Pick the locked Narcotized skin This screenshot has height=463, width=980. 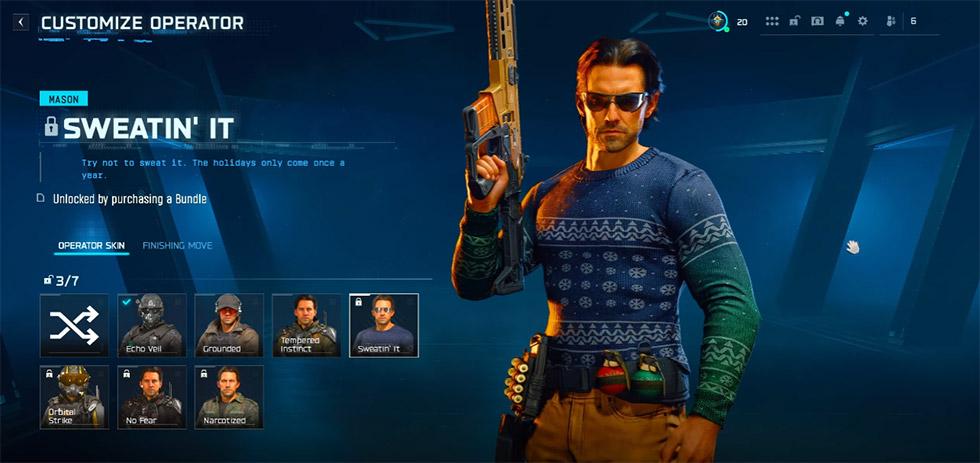coord(229,397)
